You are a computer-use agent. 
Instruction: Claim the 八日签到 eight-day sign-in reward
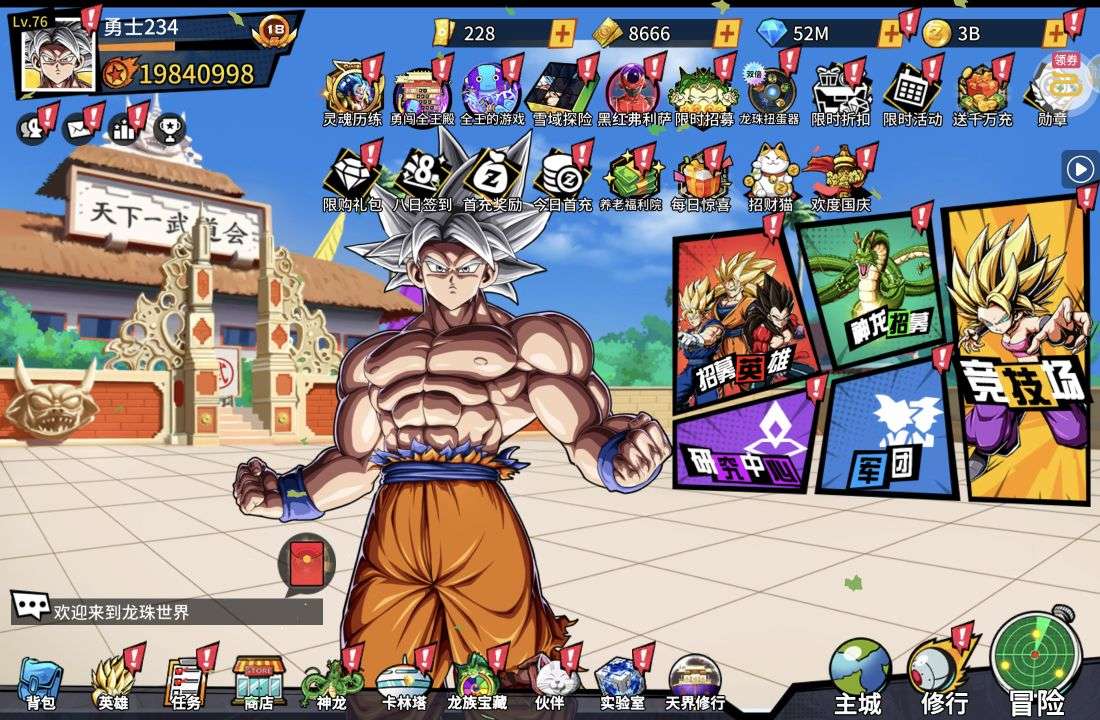pyautogui.click(x=422, y=180)
